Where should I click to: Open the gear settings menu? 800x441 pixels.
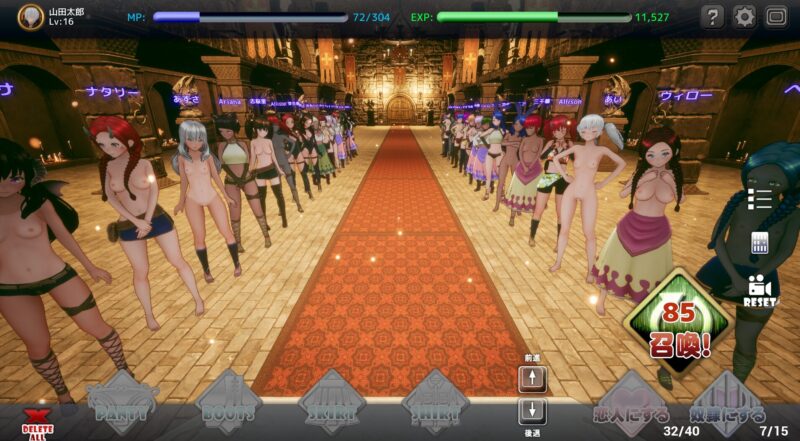pyautogui.click(x=744, y=17)
